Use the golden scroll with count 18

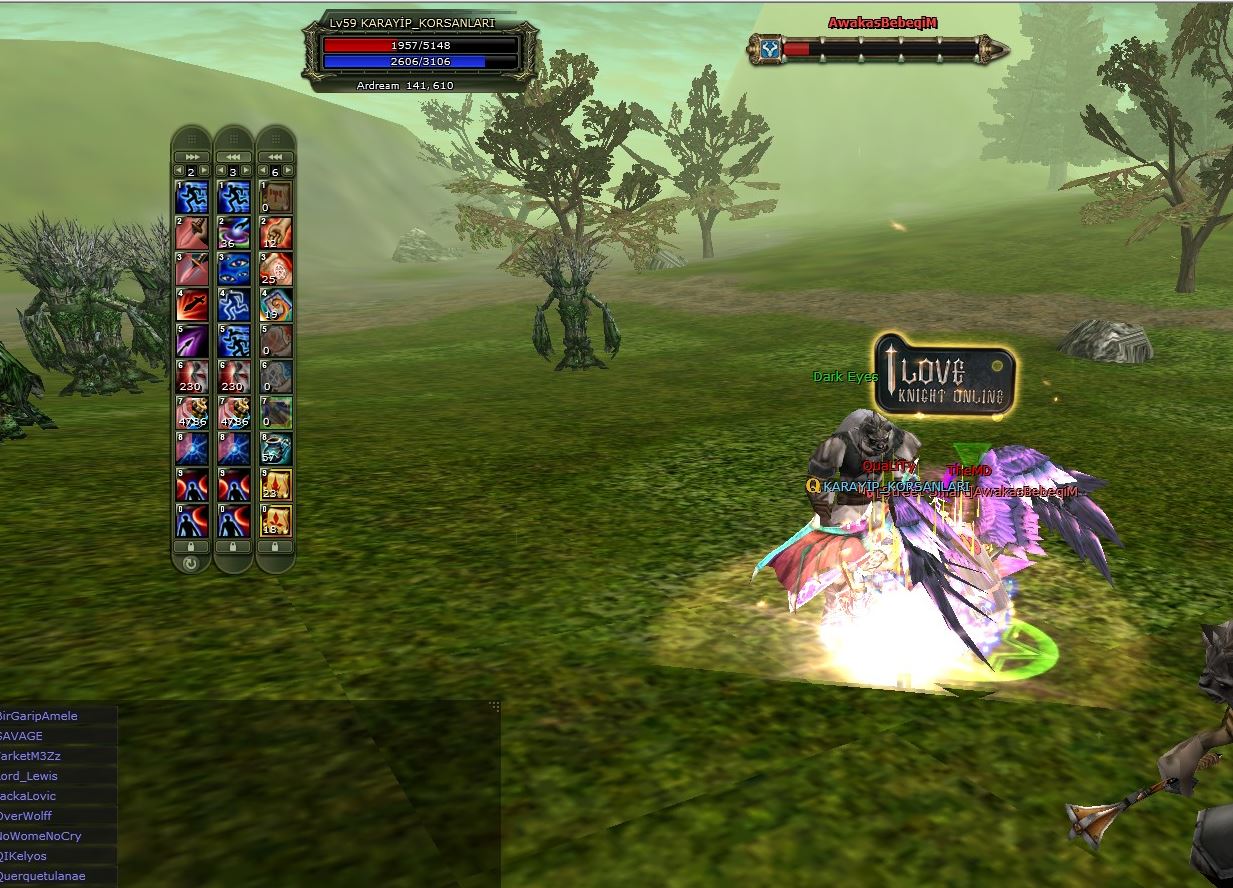tap(276, 520)
